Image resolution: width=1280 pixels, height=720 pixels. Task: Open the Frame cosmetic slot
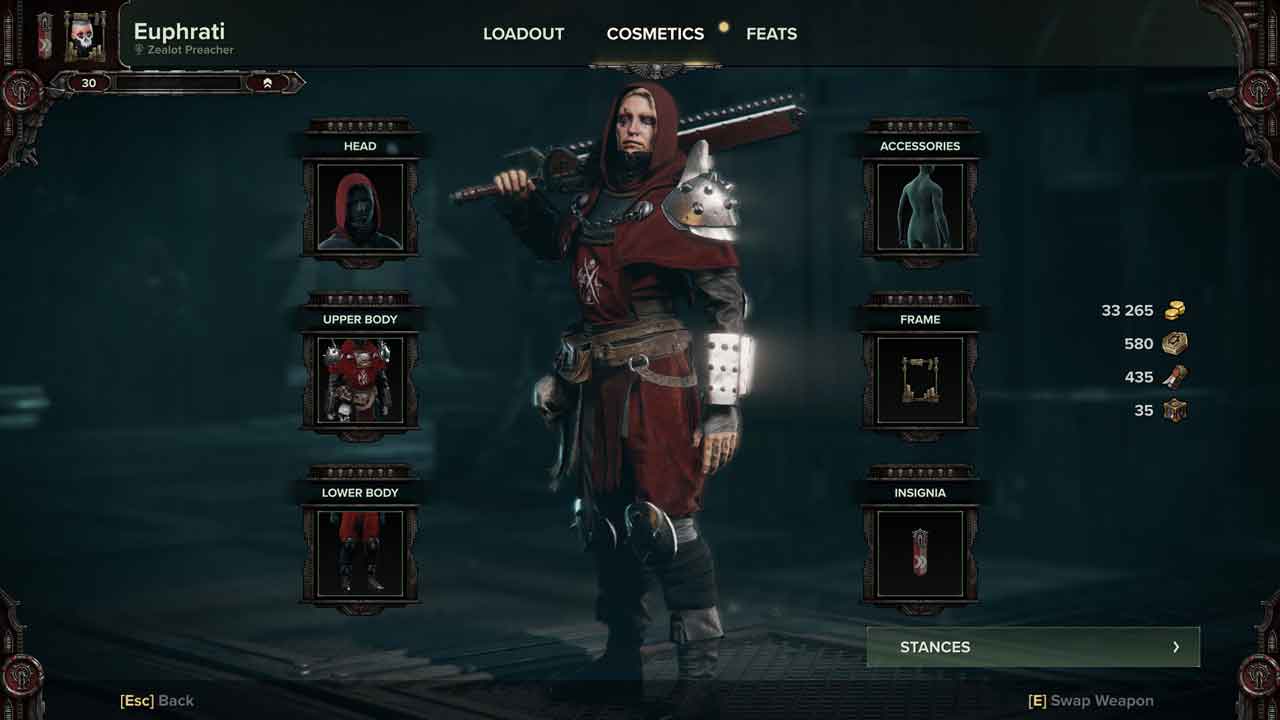coord(920,380)
